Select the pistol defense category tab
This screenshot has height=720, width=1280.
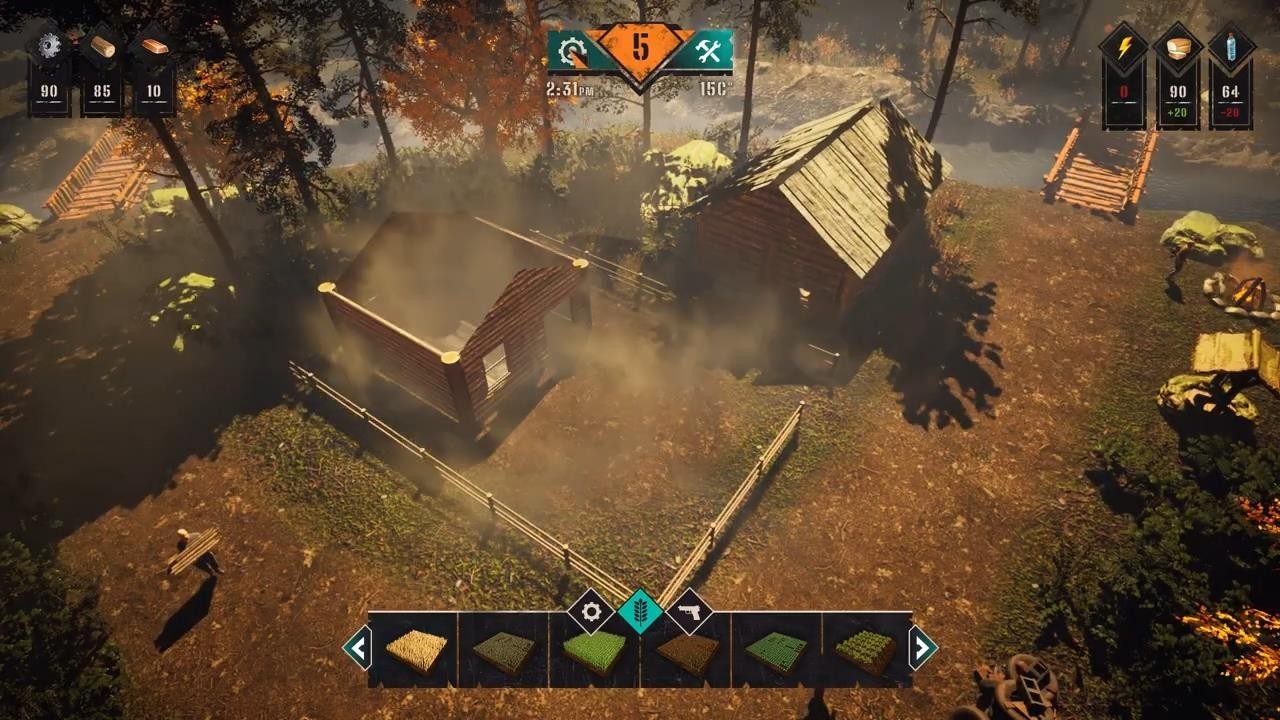tap(689, 611)
